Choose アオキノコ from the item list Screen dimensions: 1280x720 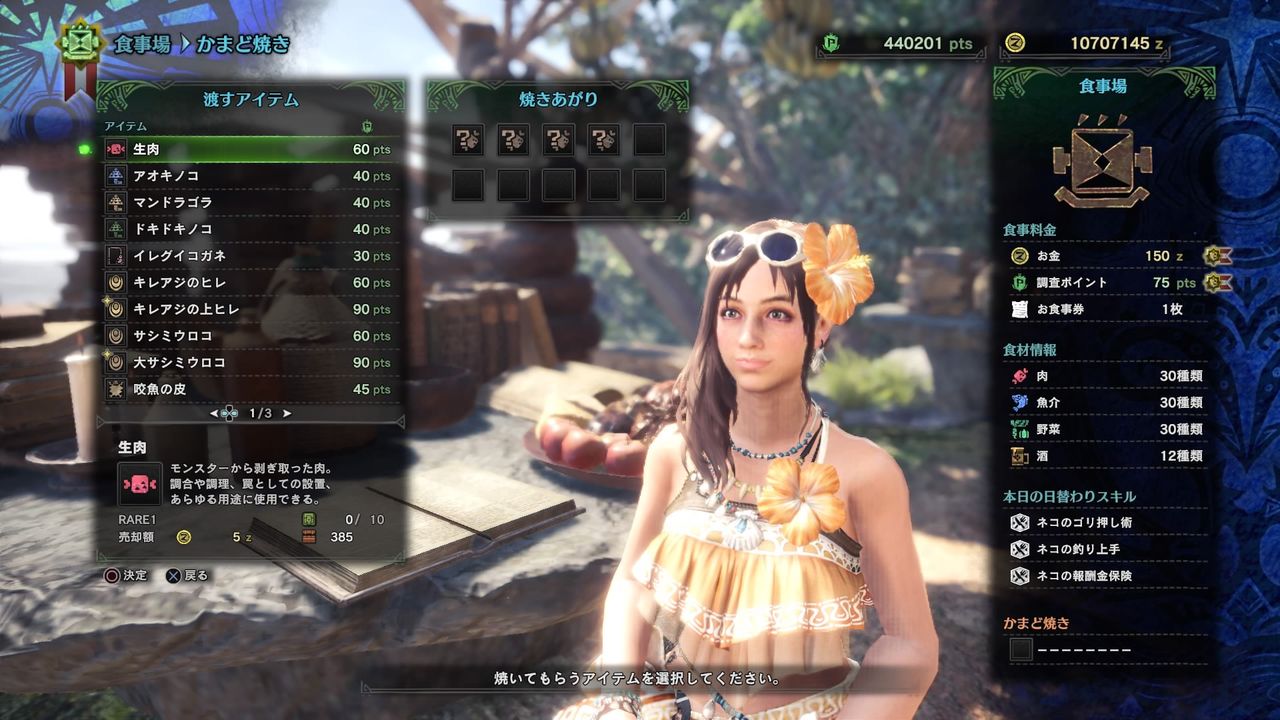click(250, 176)
